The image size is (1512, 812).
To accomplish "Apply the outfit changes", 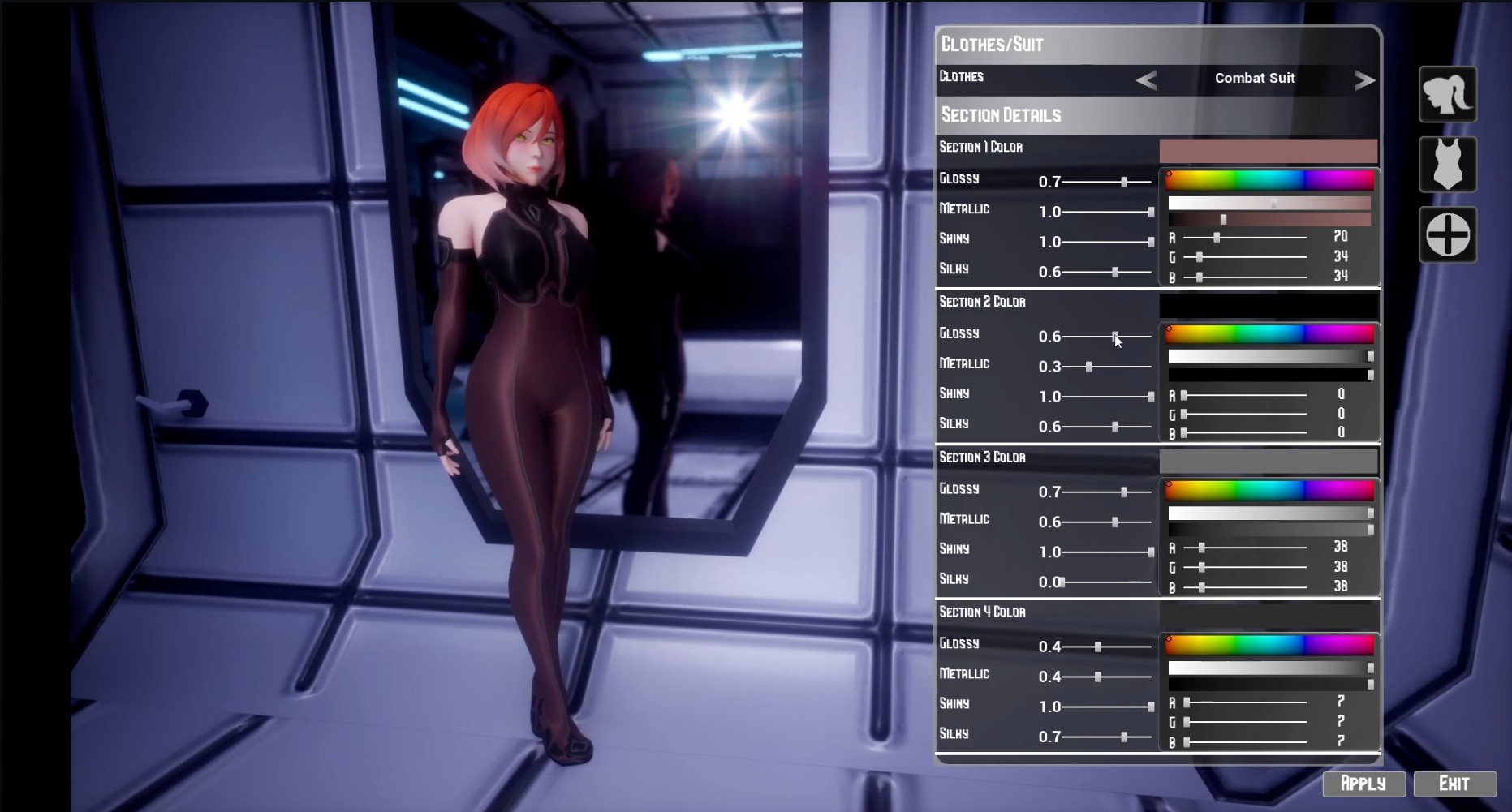I will point(1363,784).
